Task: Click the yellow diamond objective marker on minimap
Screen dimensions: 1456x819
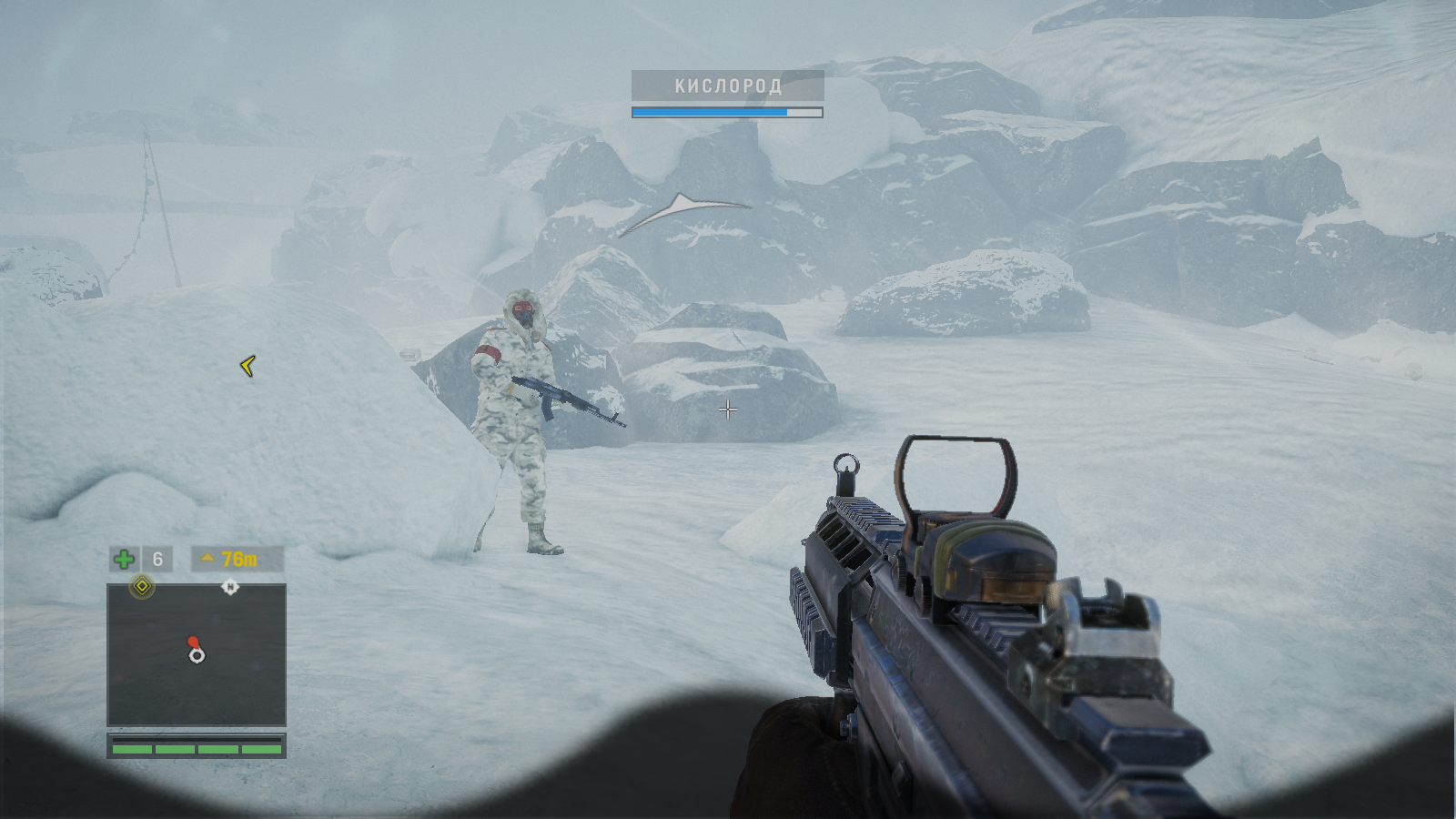Action: pos(142,587)
